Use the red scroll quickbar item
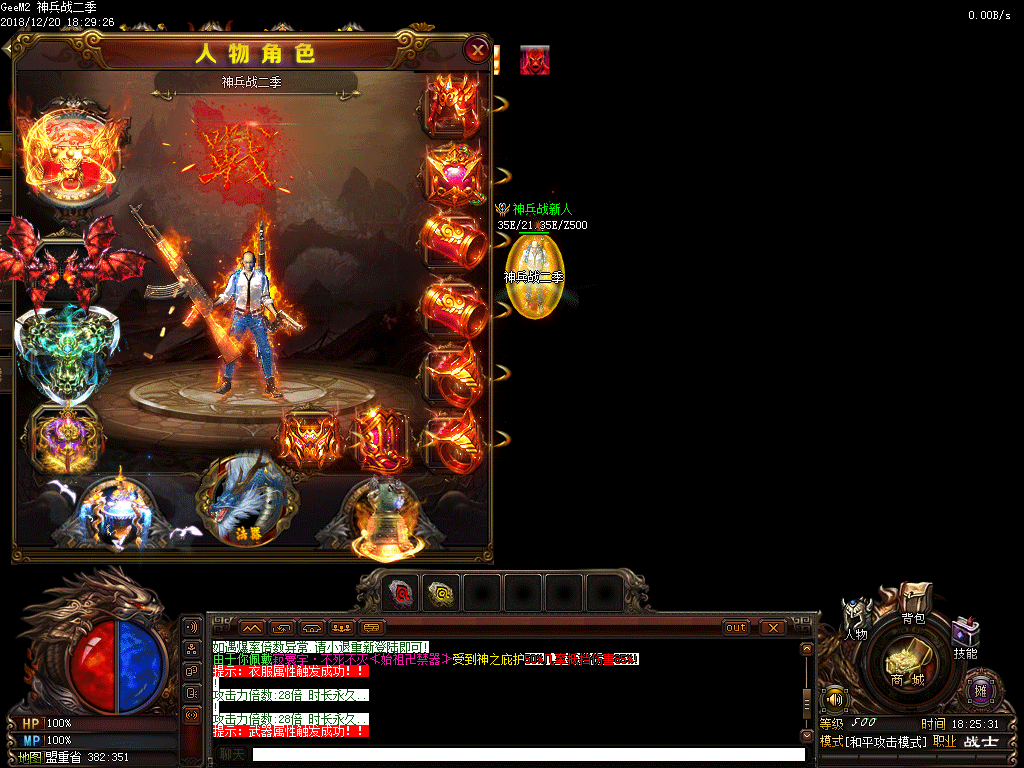 click(x=401, y=593)
